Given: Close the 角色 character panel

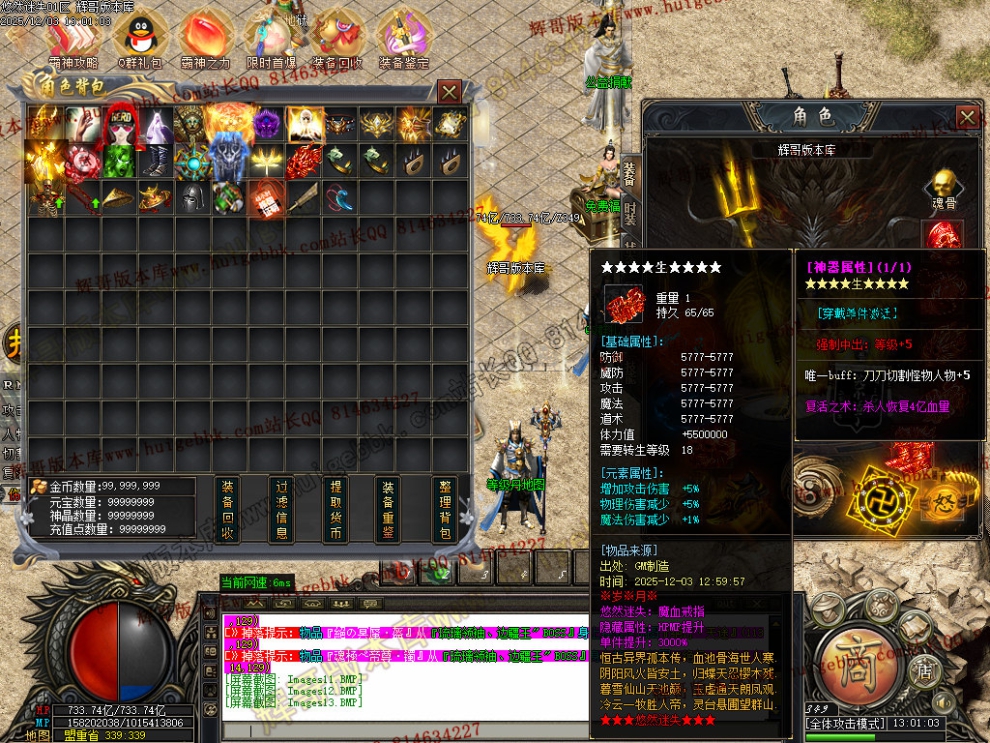Looking at the screenshot, I should pyautogui.click(x=967, y=117).
